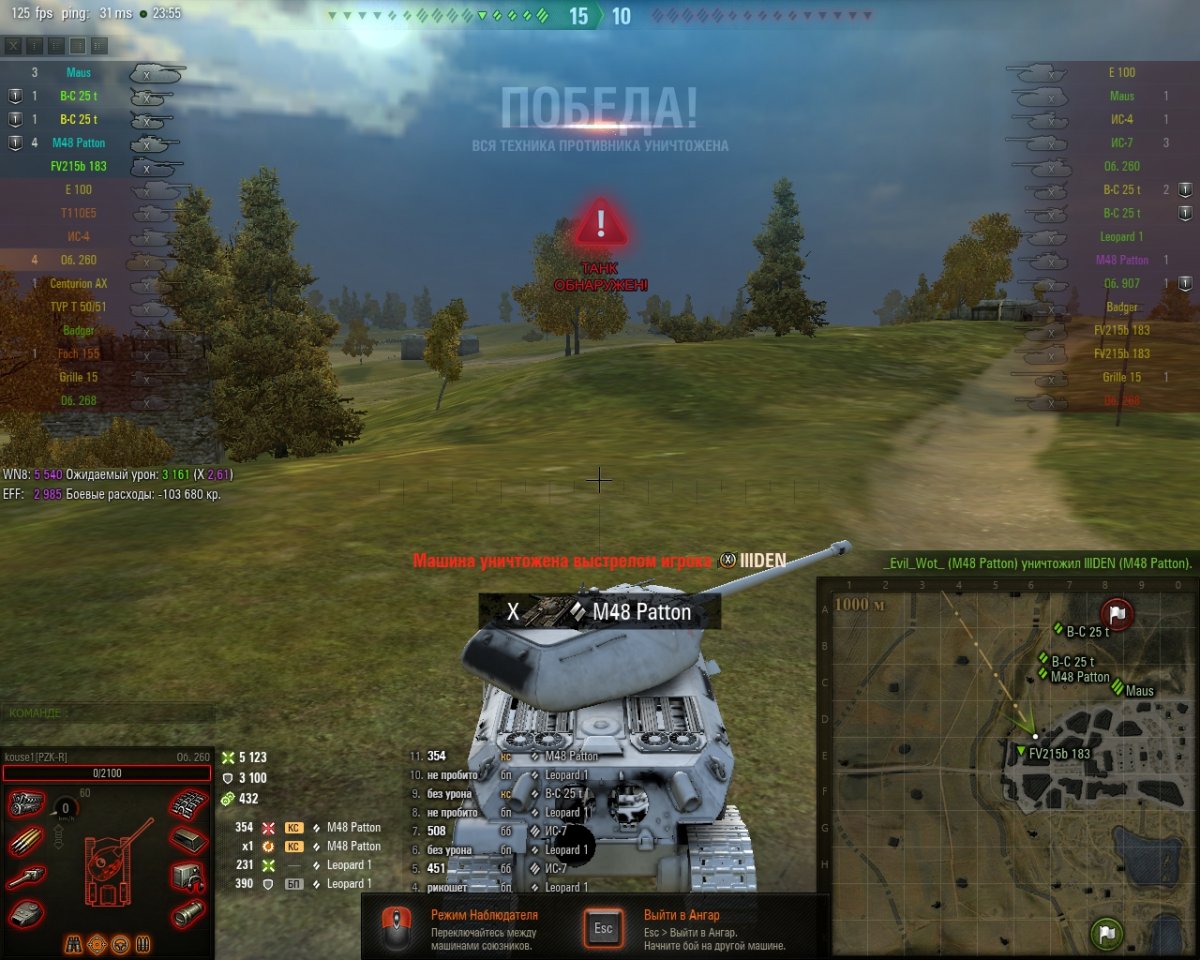Click the driver steering wheel crew icon
Screen dimensions: 1200x960
[x=120, y=943]
